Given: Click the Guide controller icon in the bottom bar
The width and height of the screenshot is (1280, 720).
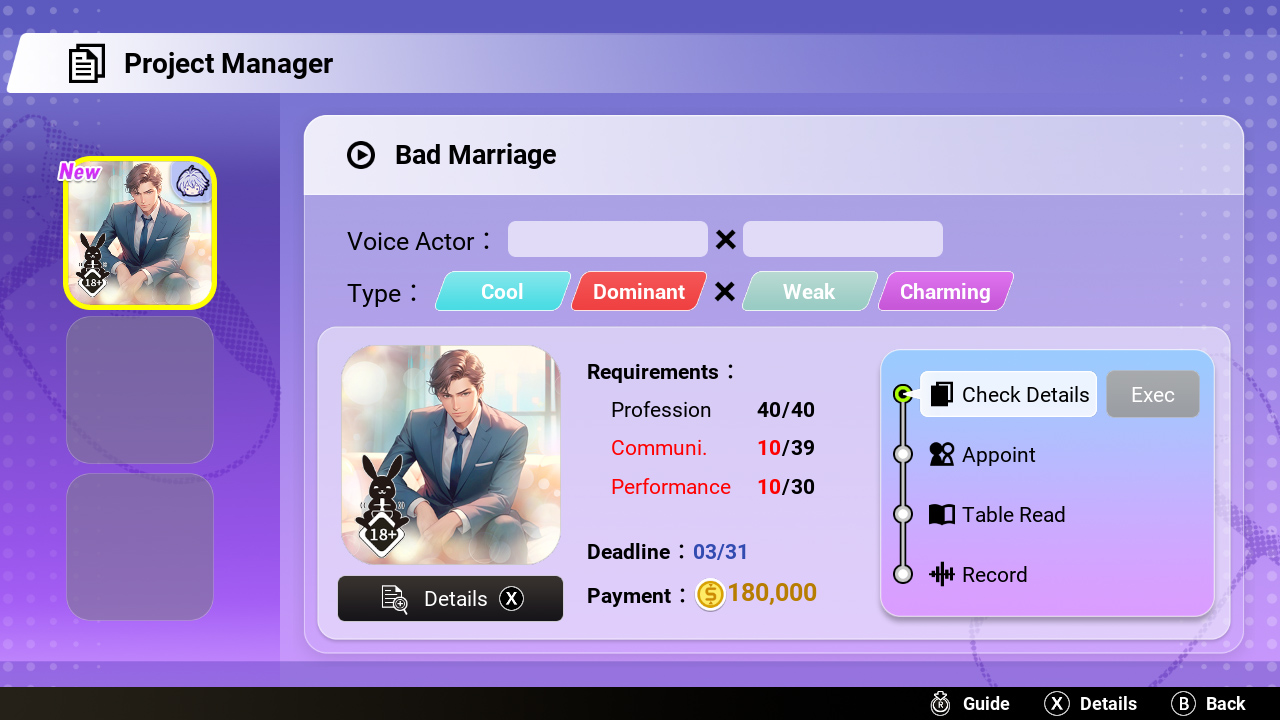Looking at the screenshot, I should coord(939,703).
